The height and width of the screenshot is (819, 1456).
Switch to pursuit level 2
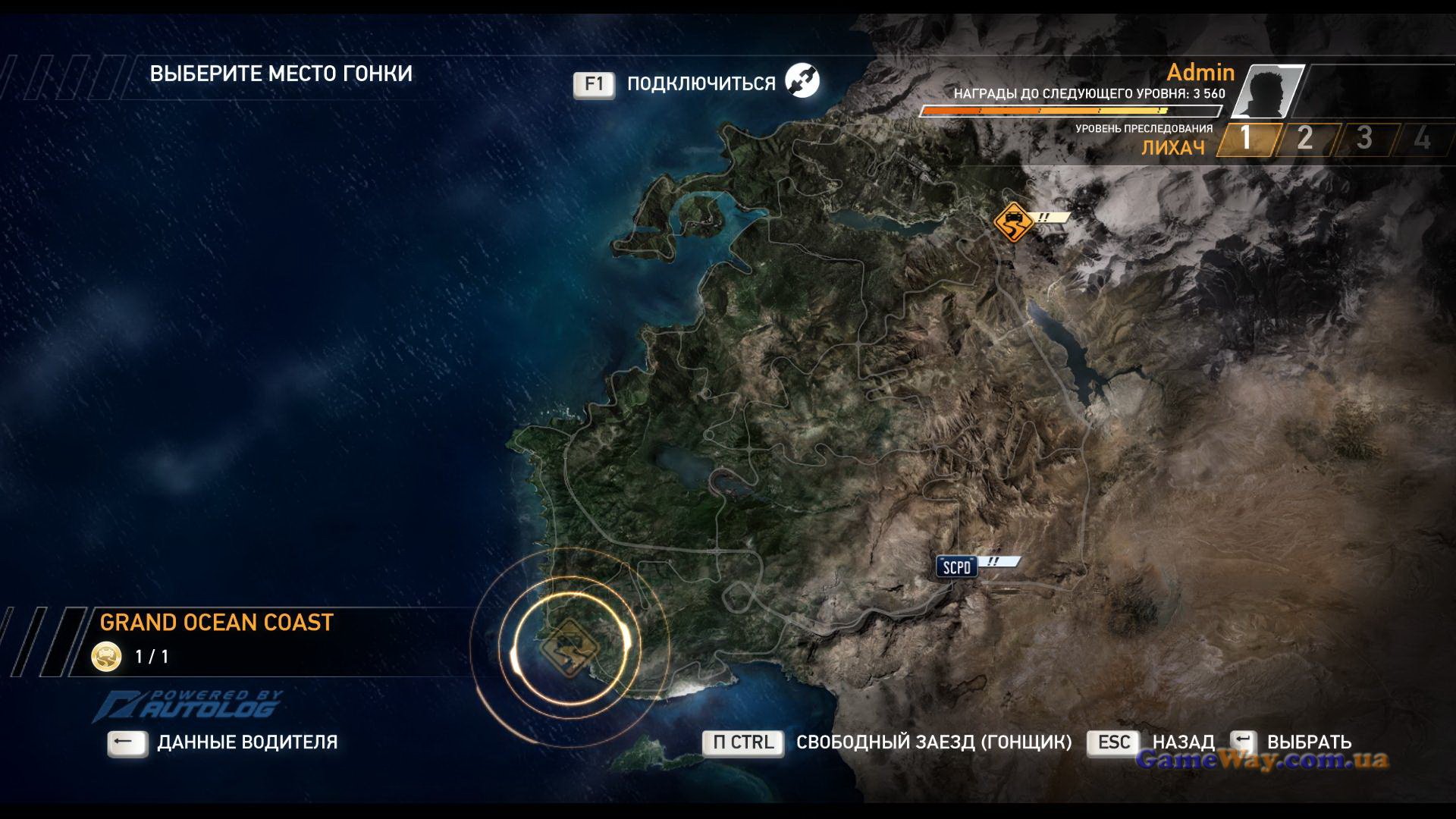point(1304,139)
